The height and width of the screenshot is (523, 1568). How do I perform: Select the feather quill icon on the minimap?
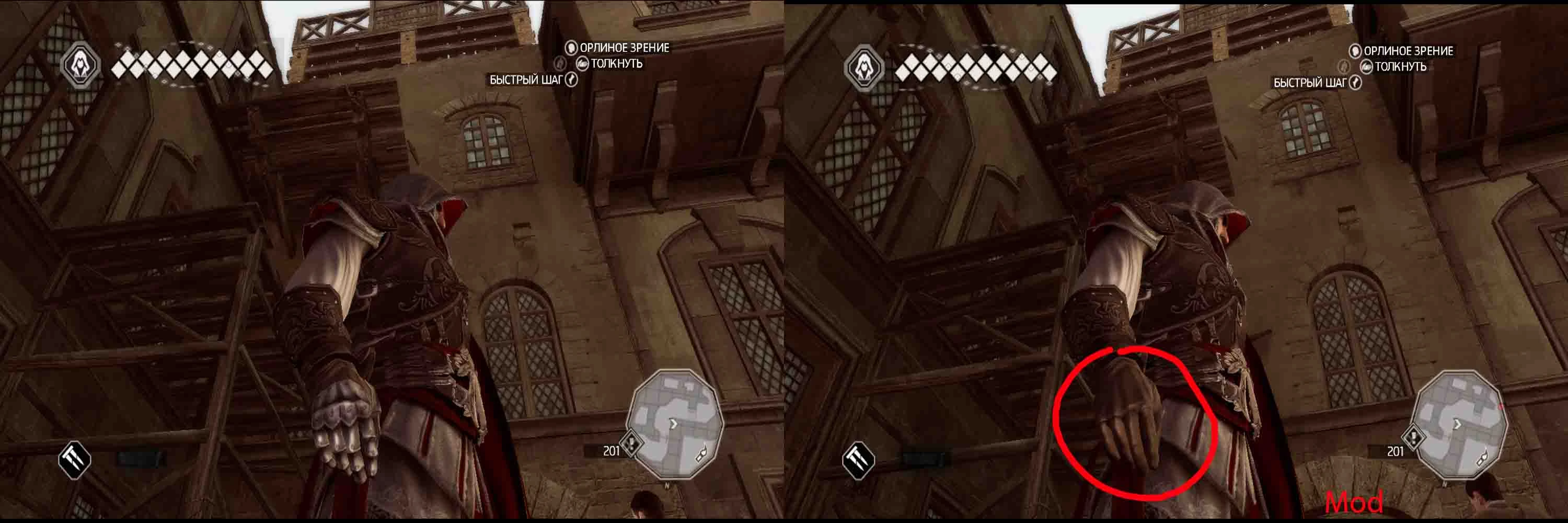tap(701, 452)
